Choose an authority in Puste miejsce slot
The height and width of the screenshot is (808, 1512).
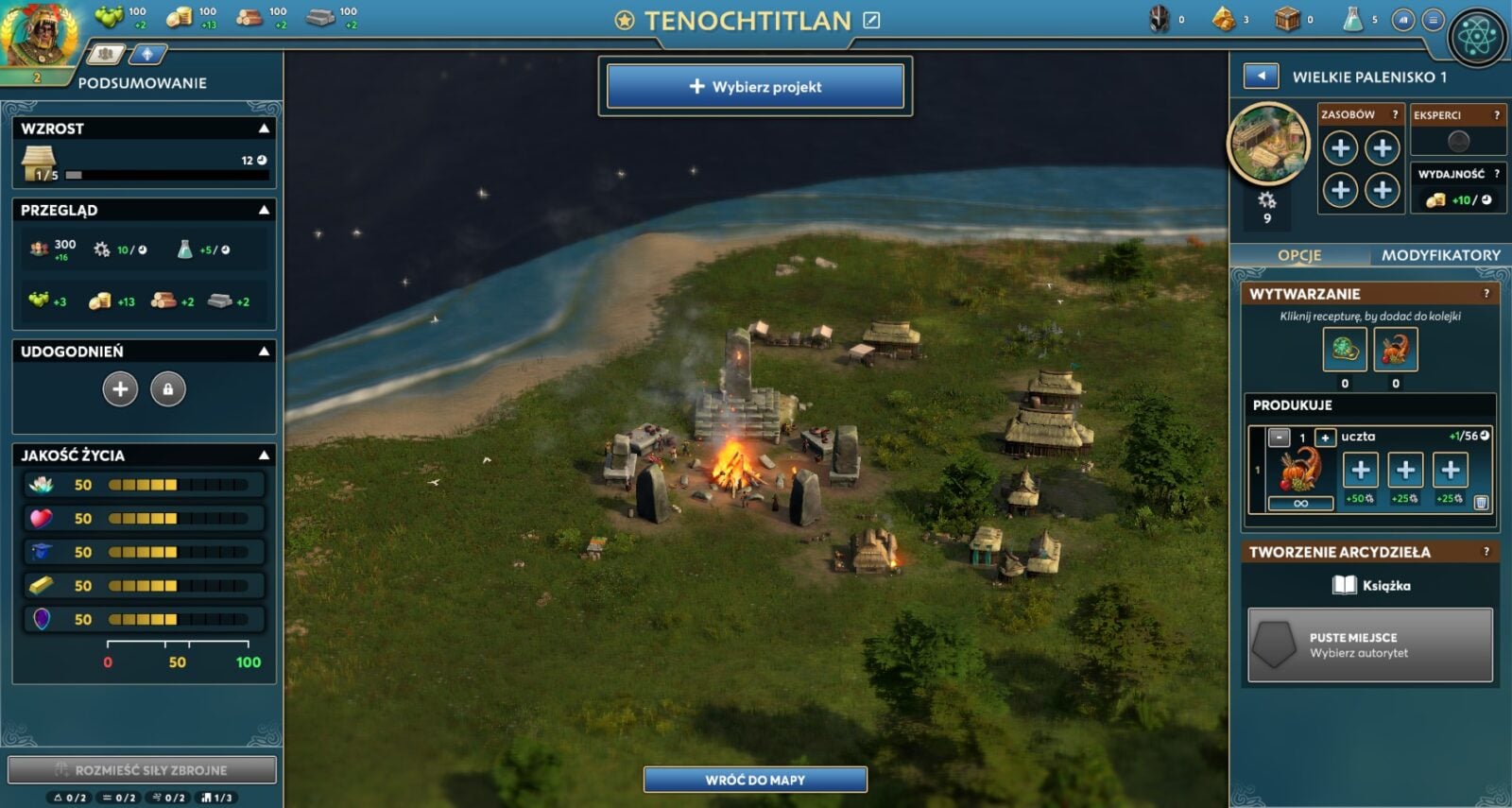tap(1369, 645)
